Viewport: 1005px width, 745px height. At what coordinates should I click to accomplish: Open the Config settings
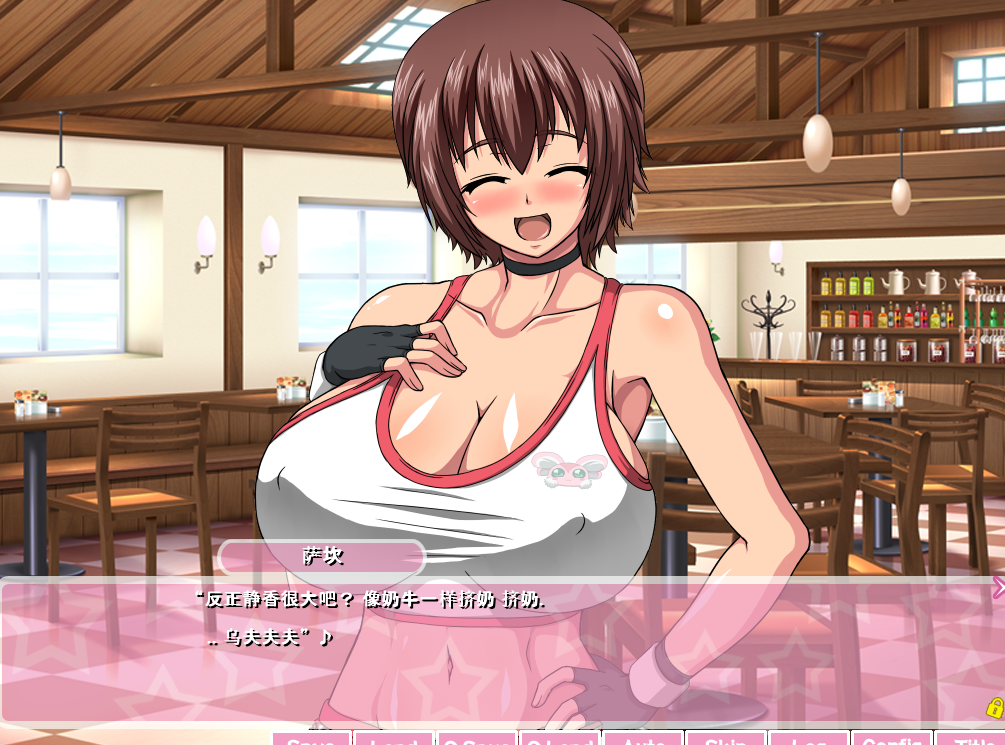(x=892, y=739)
